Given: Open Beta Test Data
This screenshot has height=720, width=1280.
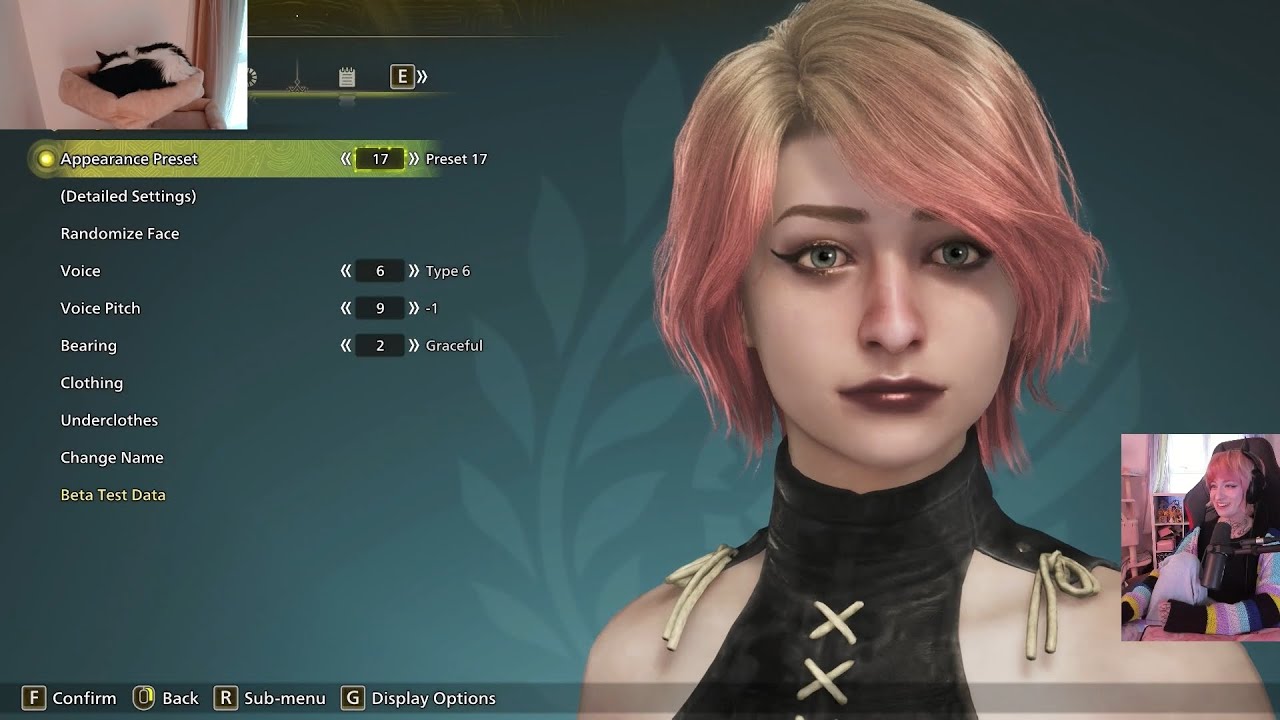Looking at the screenshot, I should click(113, 495).
